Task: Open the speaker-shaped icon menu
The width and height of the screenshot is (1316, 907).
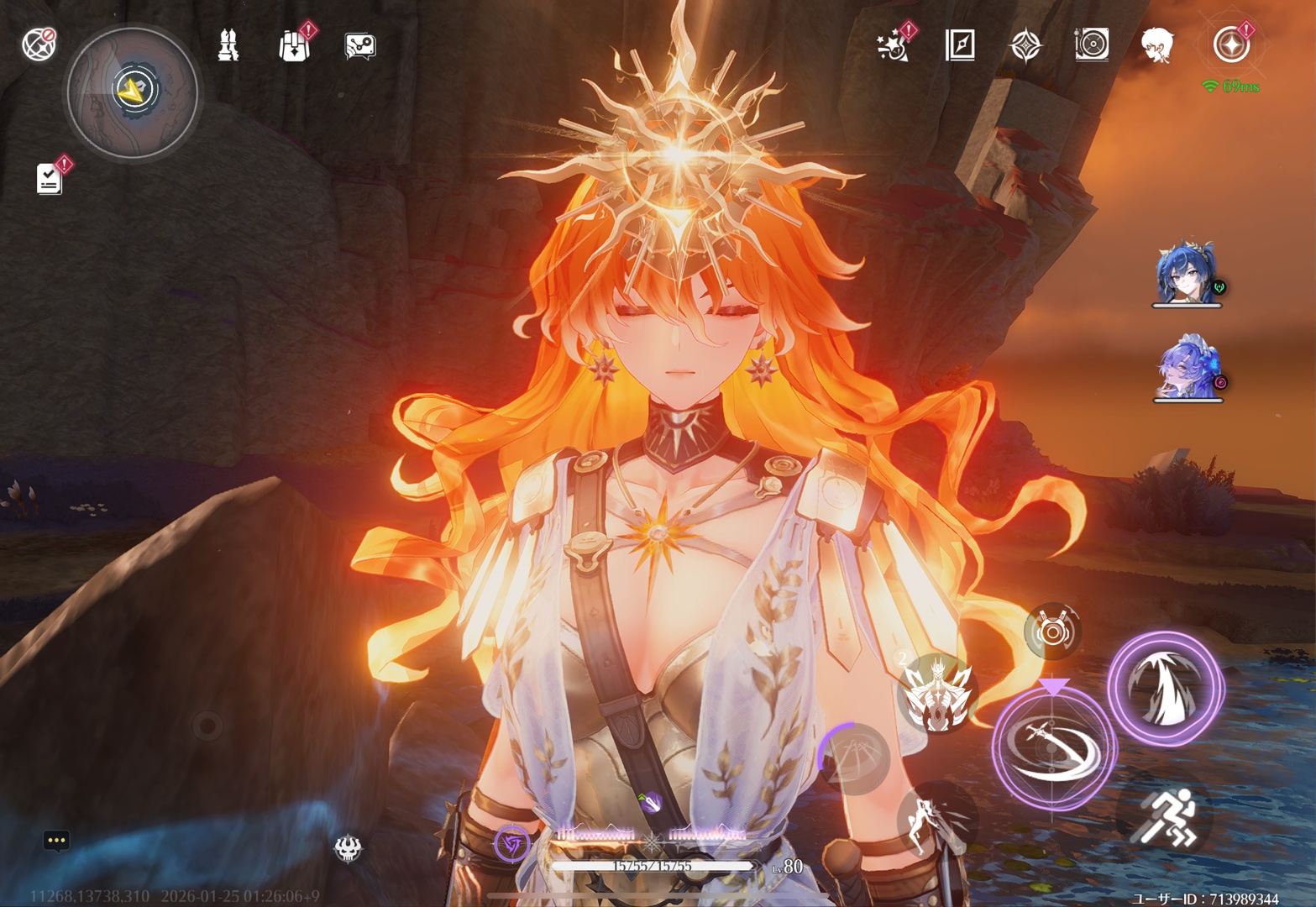Action: click(1092, 45)
